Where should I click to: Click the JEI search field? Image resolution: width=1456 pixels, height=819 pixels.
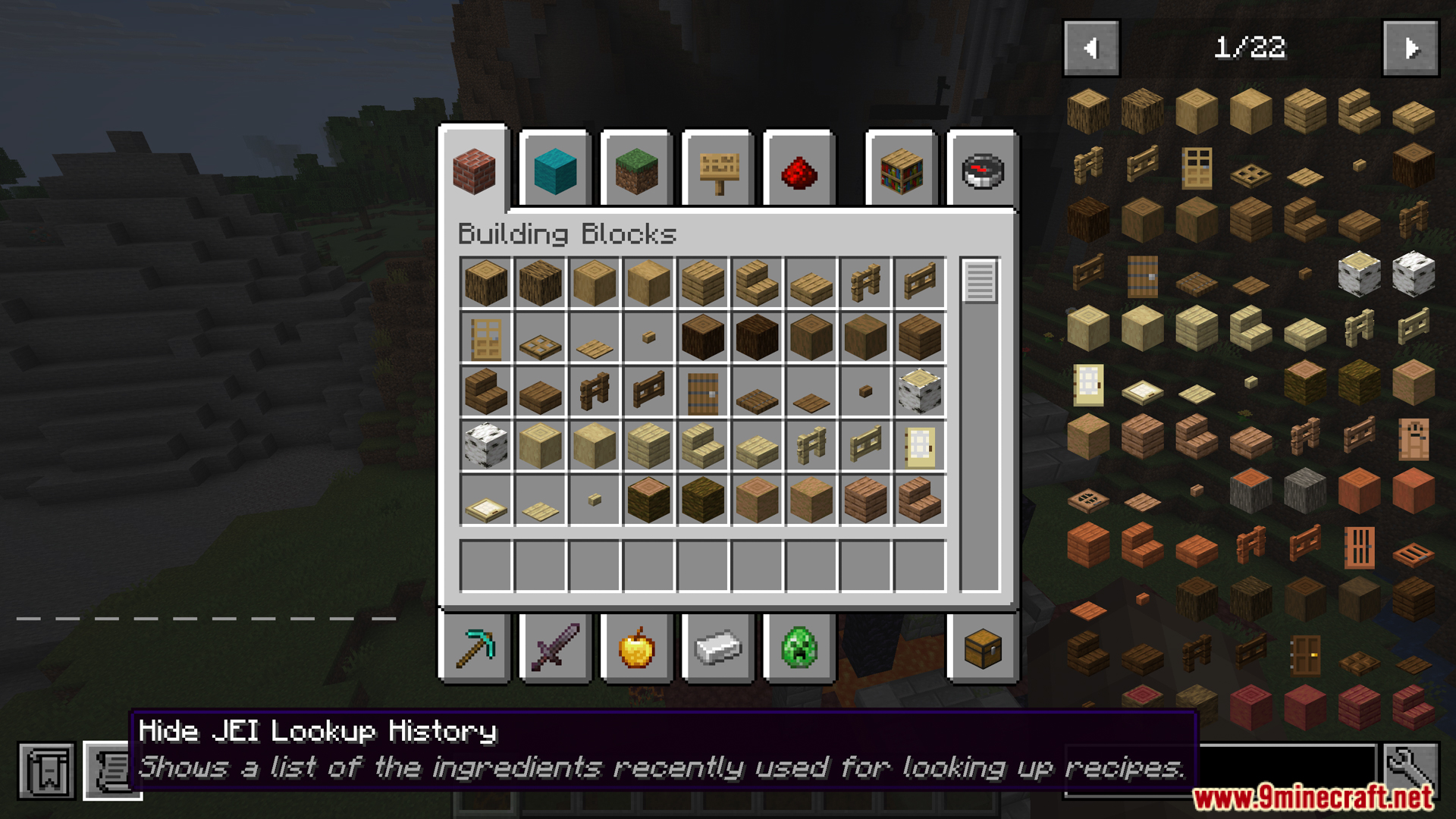tap(1289, 767)
